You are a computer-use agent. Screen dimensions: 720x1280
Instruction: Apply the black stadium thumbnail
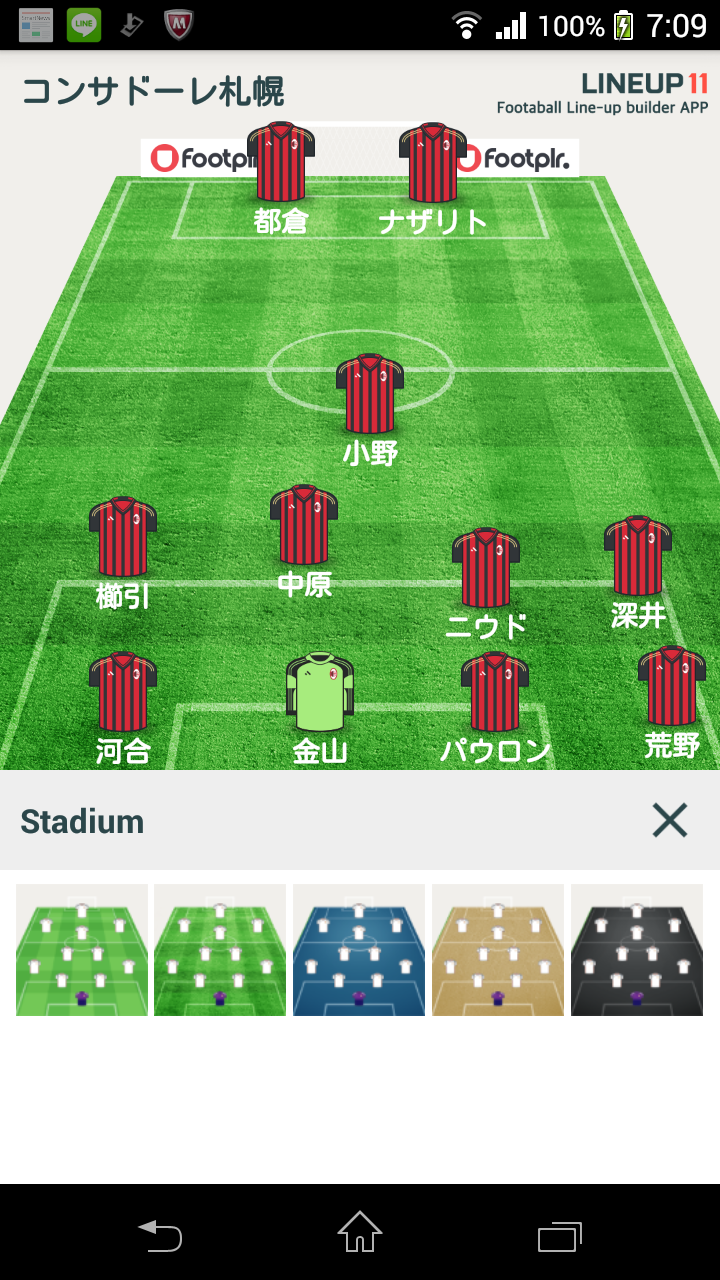(x=636, y=950)
